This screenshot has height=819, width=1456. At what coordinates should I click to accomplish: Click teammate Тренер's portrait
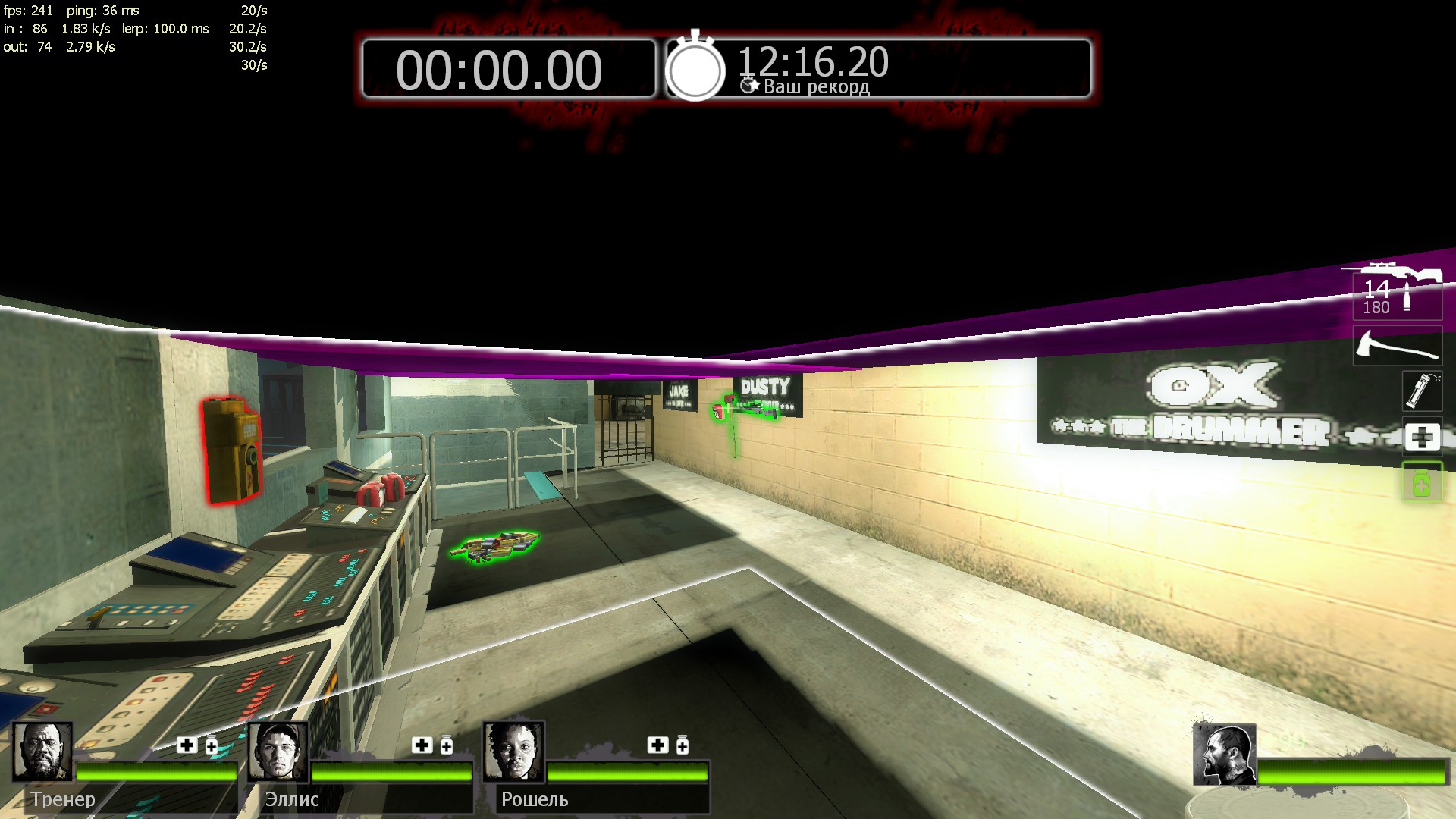point(42,751)
